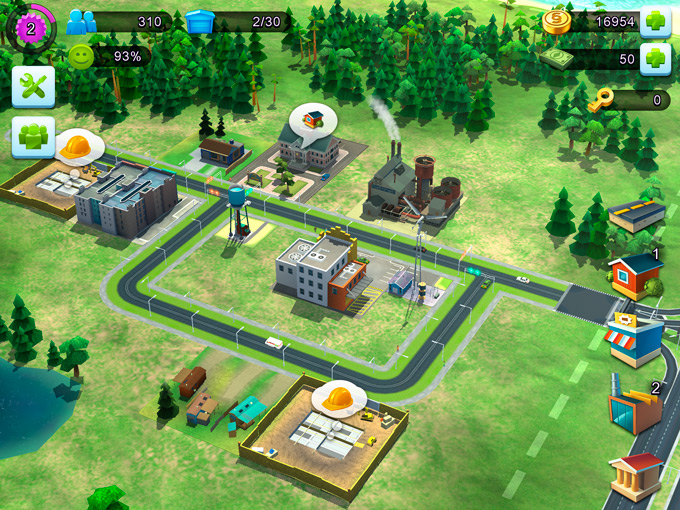
Task: Add coins with the green plus button
Action: 655,22
